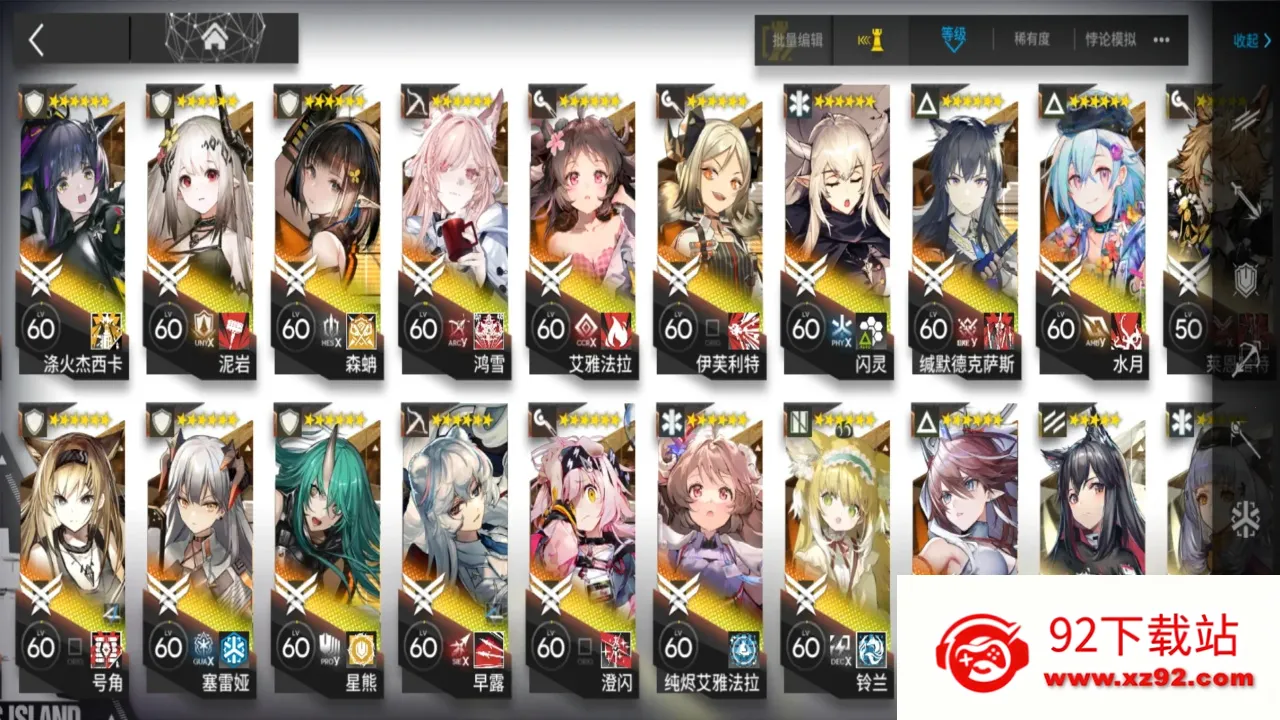Select the 水月 operator card
1280x720 pixels.
click(1093, 230)
